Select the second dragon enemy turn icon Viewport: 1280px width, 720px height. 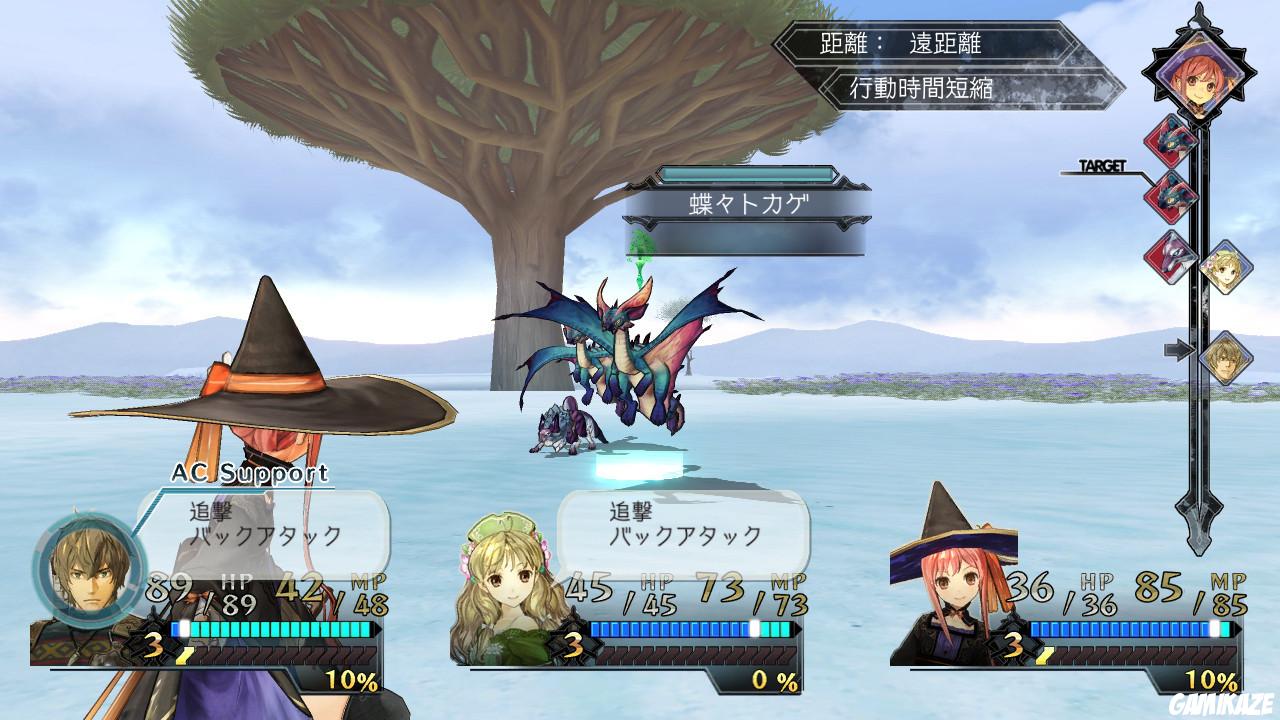pos(1170,195)
